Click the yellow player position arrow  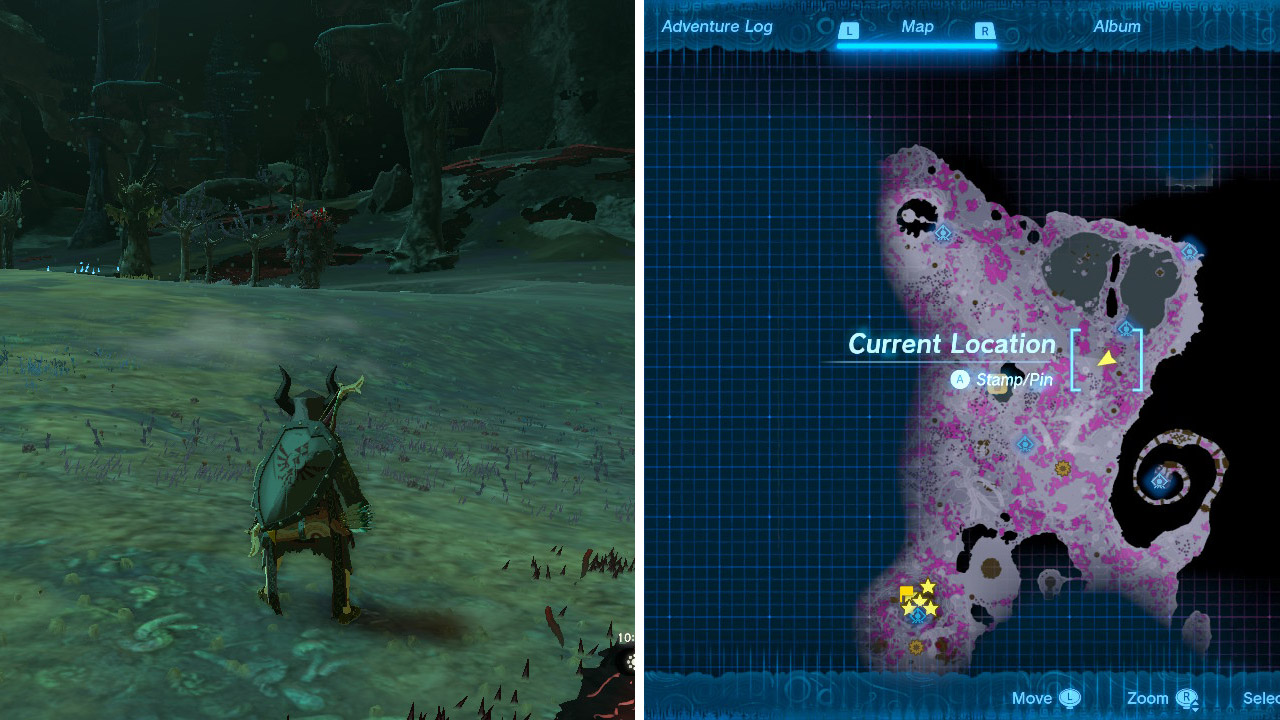(1107, 358)
